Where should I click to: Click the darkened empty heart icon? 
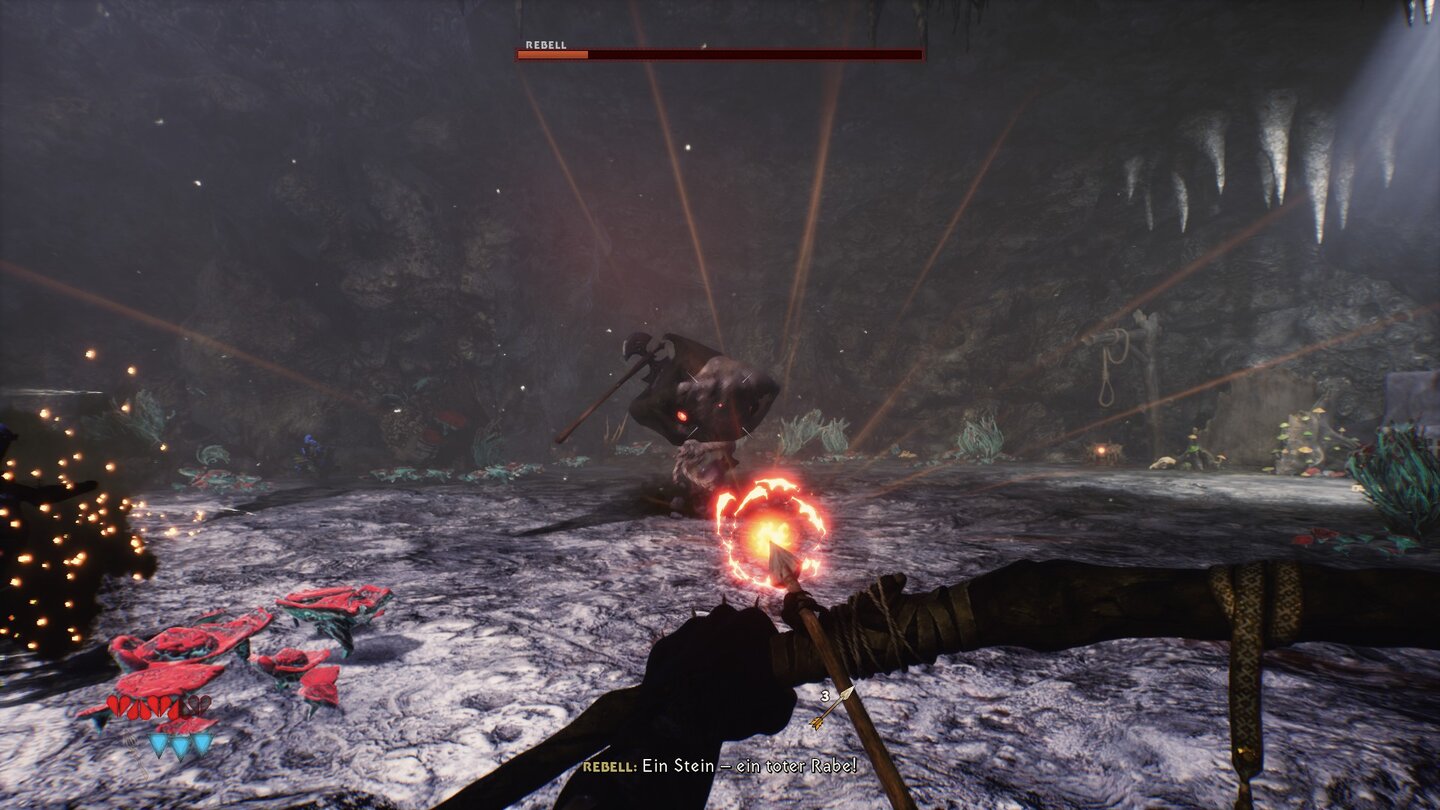tap(198, 703)
